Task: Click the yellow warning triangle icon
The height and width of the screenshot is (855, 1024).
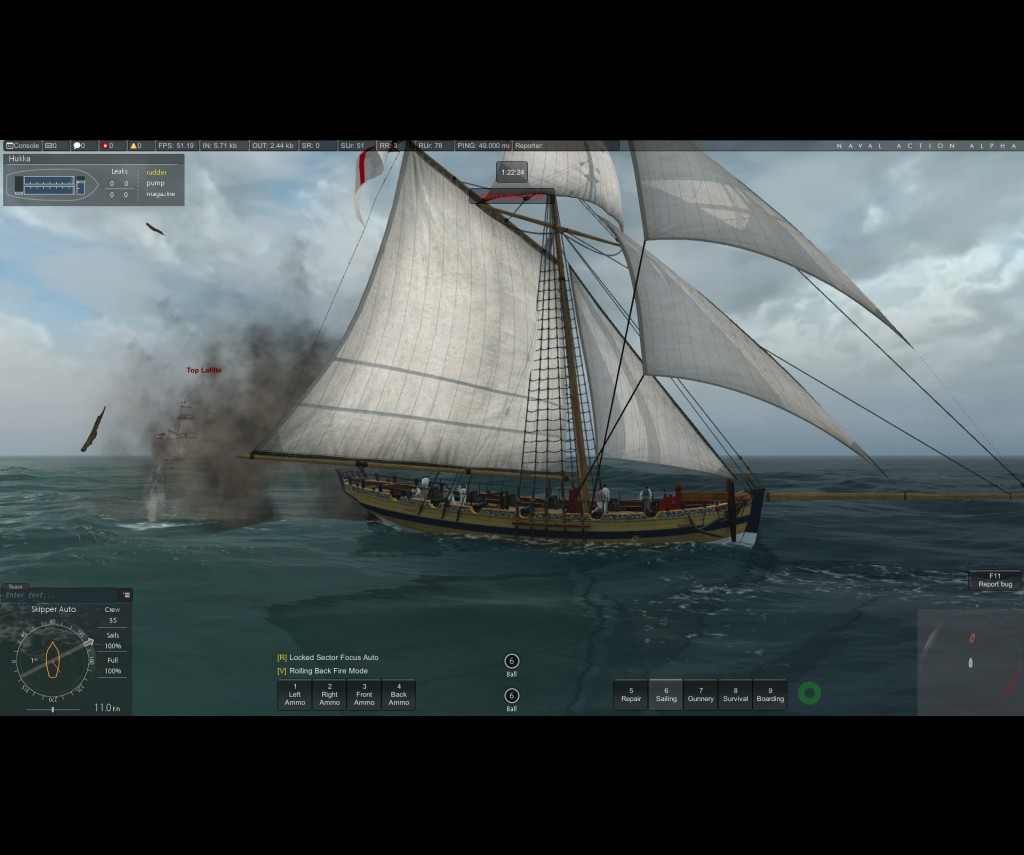Action: coord(134,146)
